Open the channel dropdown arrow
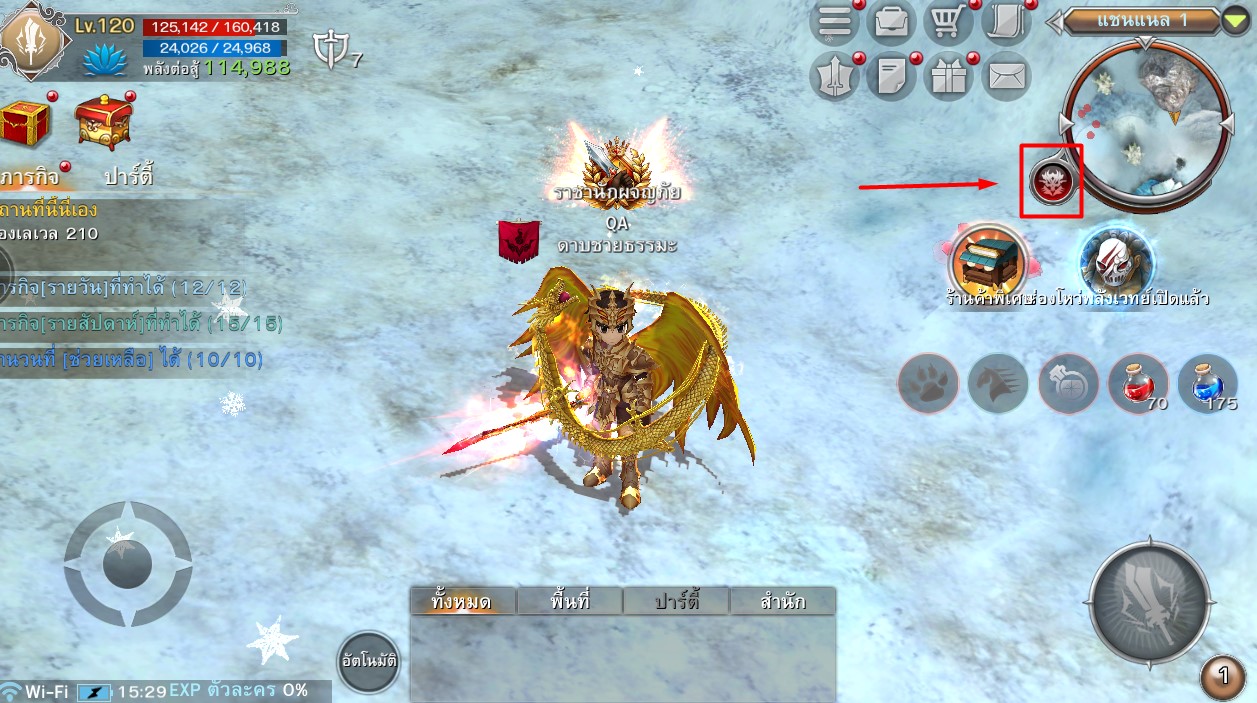Viewport: 1257px width, 703px height. point(1236,20)
